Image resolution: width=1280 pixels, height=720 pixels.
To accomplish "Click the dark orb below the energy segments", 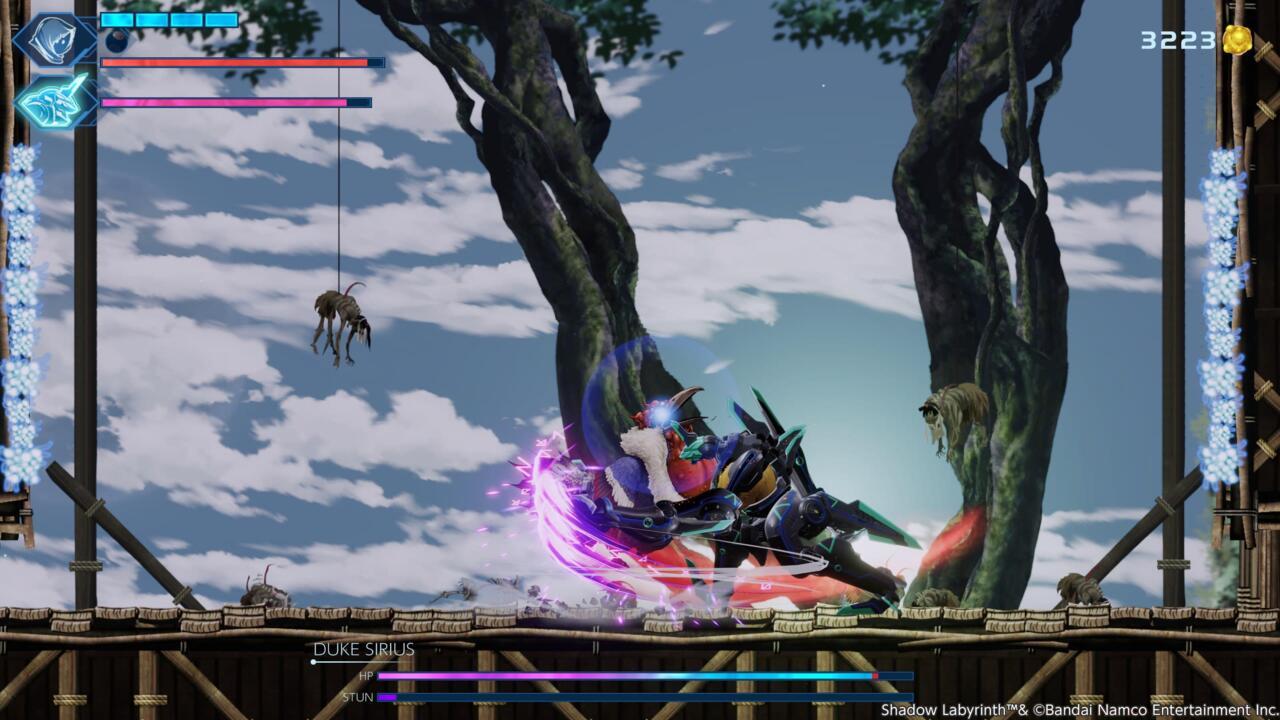I will 117,39.
